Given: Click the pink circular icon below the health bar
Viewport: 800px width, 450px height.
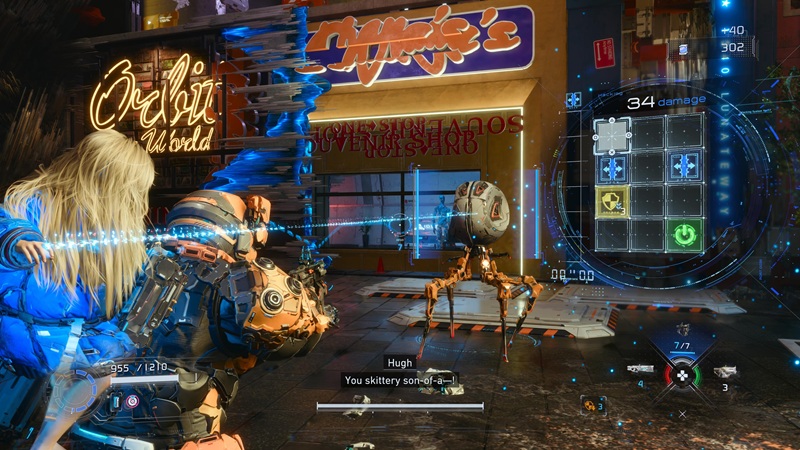Looking at the screenshot, I should point(131,400).
